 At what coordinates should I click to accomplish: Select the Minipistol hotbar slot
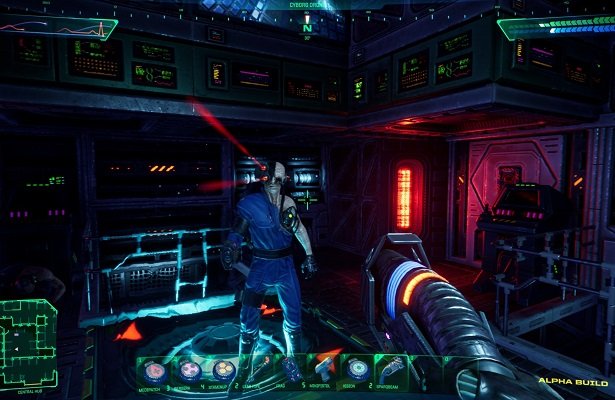point(324,368)
